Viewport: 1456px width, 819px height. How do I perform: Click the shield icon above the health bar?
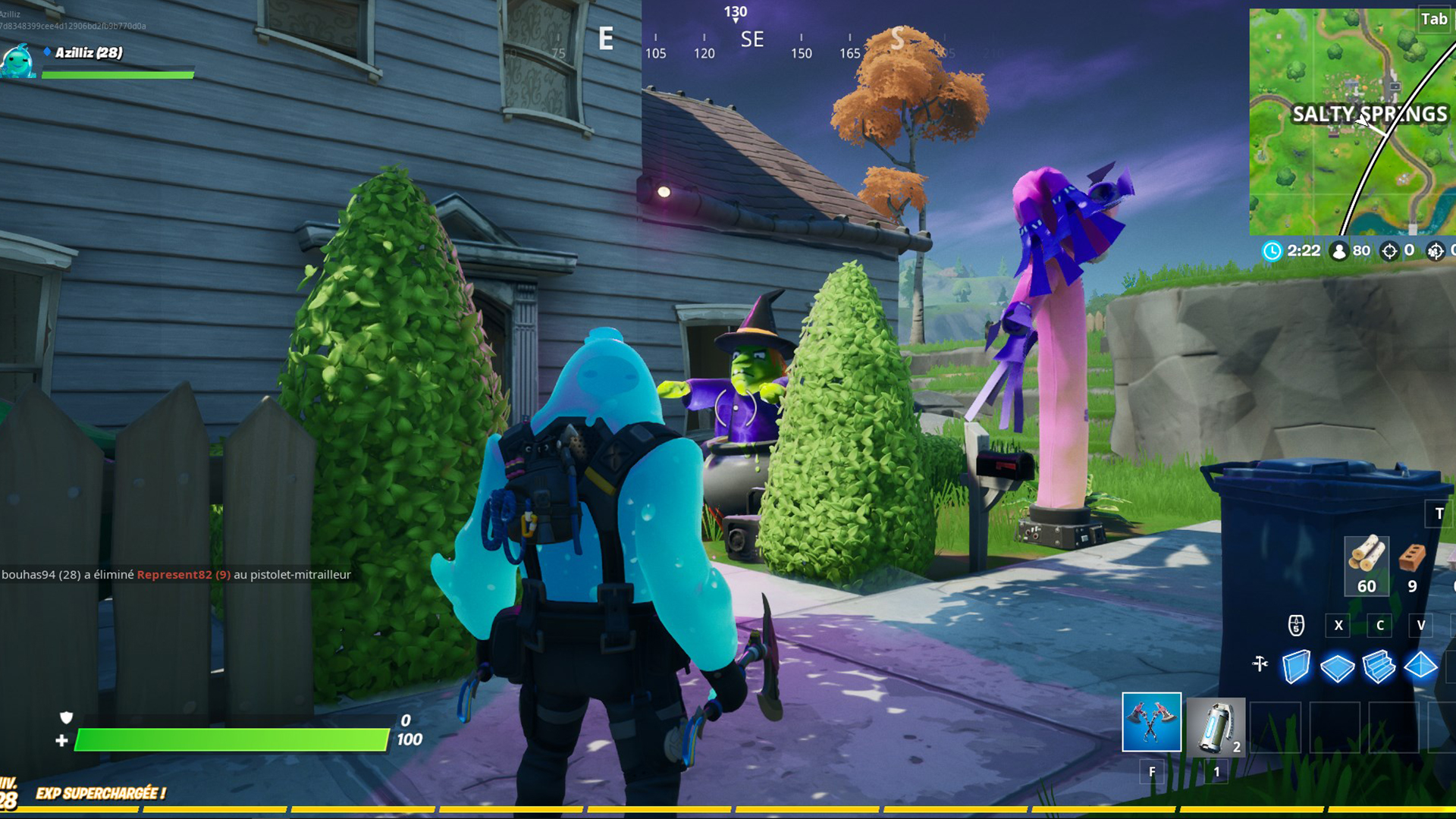click(64, 717)
